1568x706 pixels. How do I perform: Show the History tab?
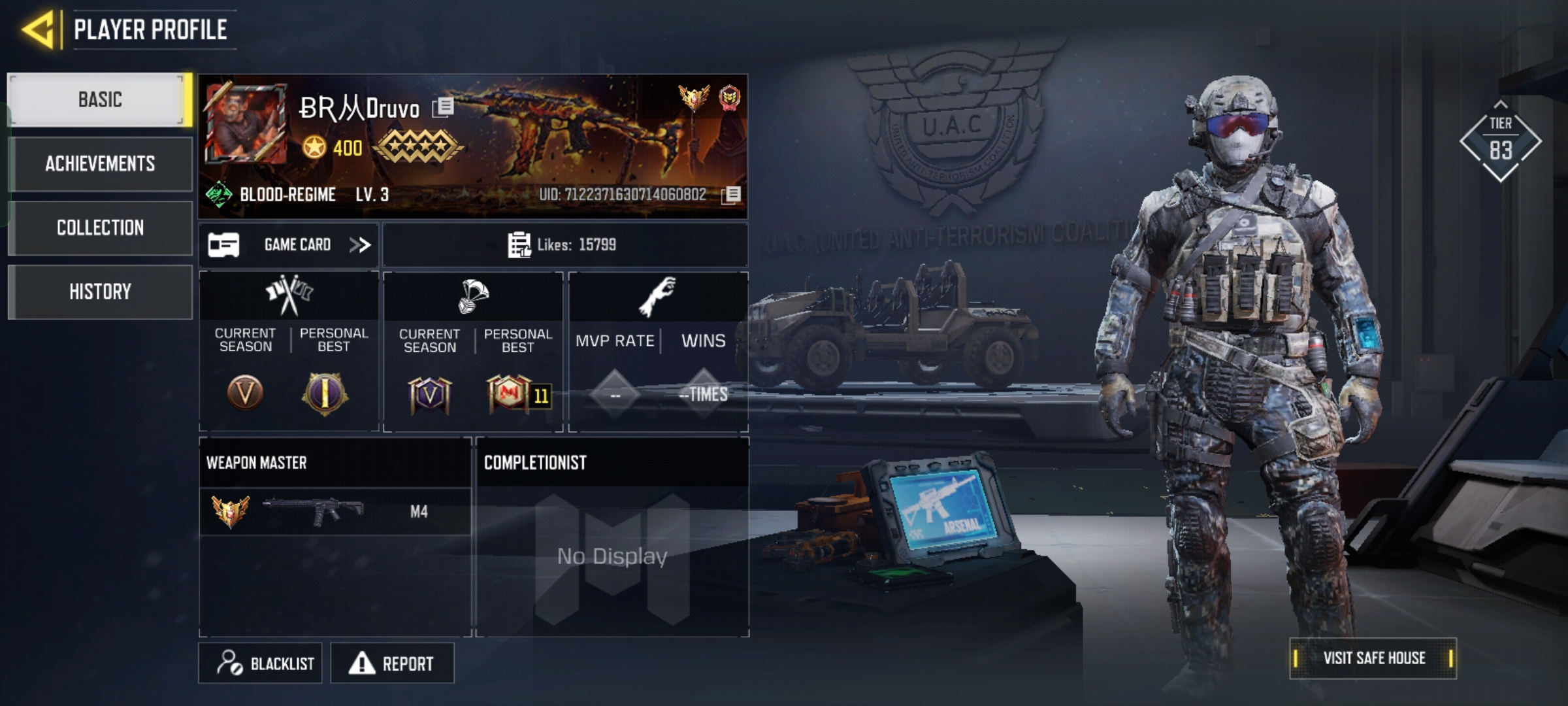(99, 292)
